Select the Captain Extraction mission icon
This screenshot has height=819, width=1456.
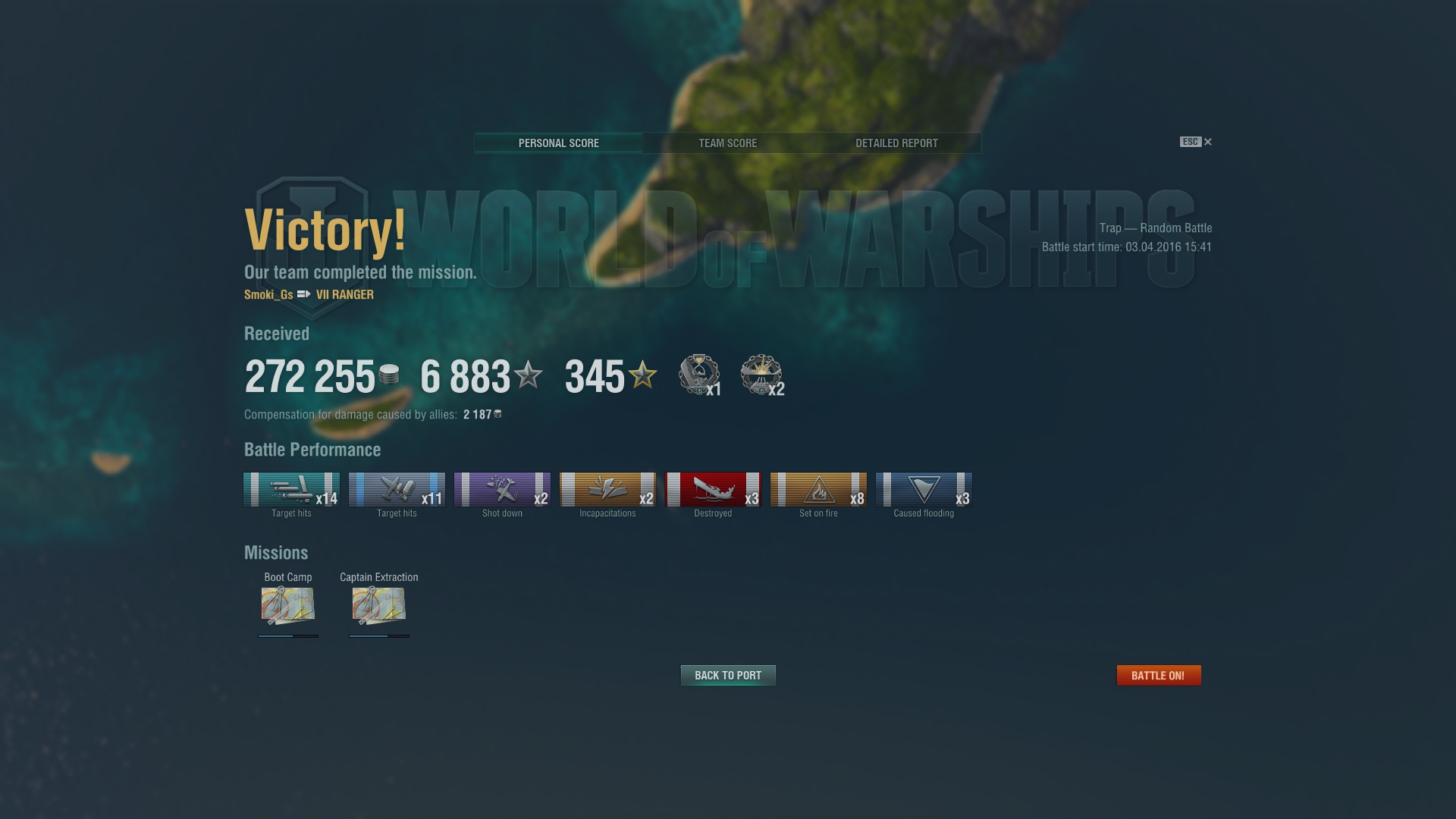[x=378, y=605]
